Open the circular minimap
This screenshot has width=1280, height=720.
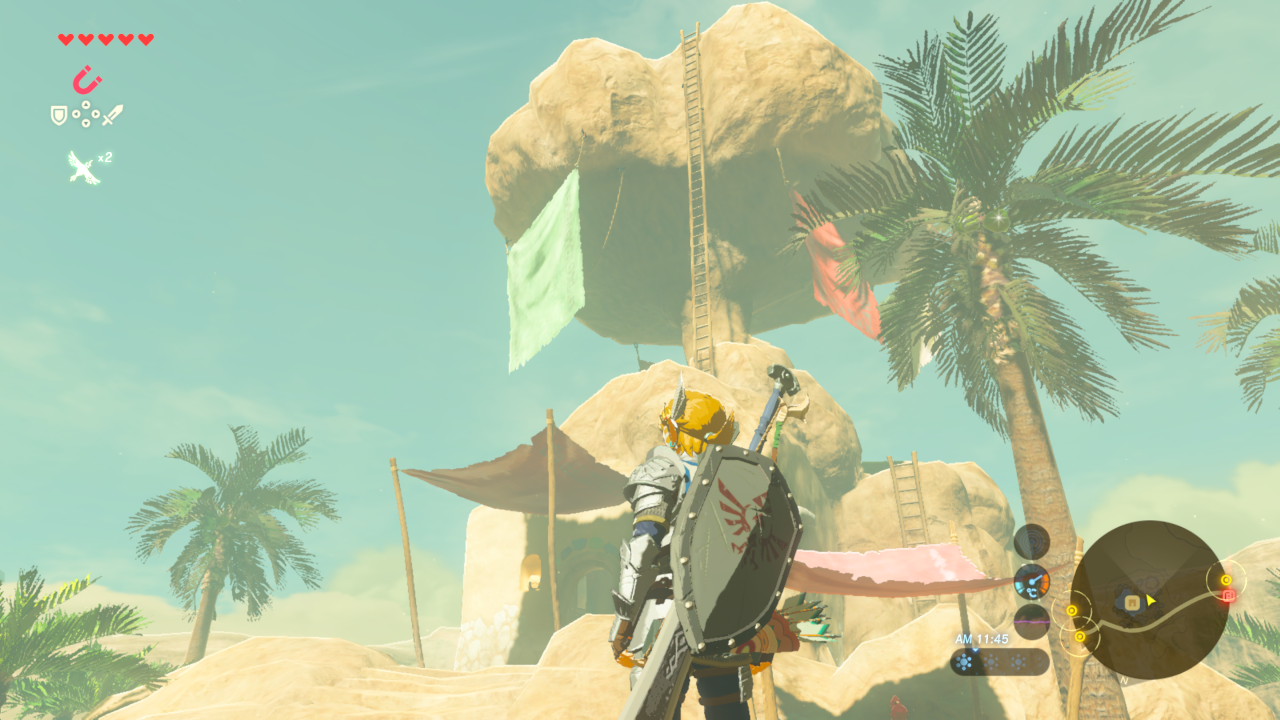coord(1149,600)
